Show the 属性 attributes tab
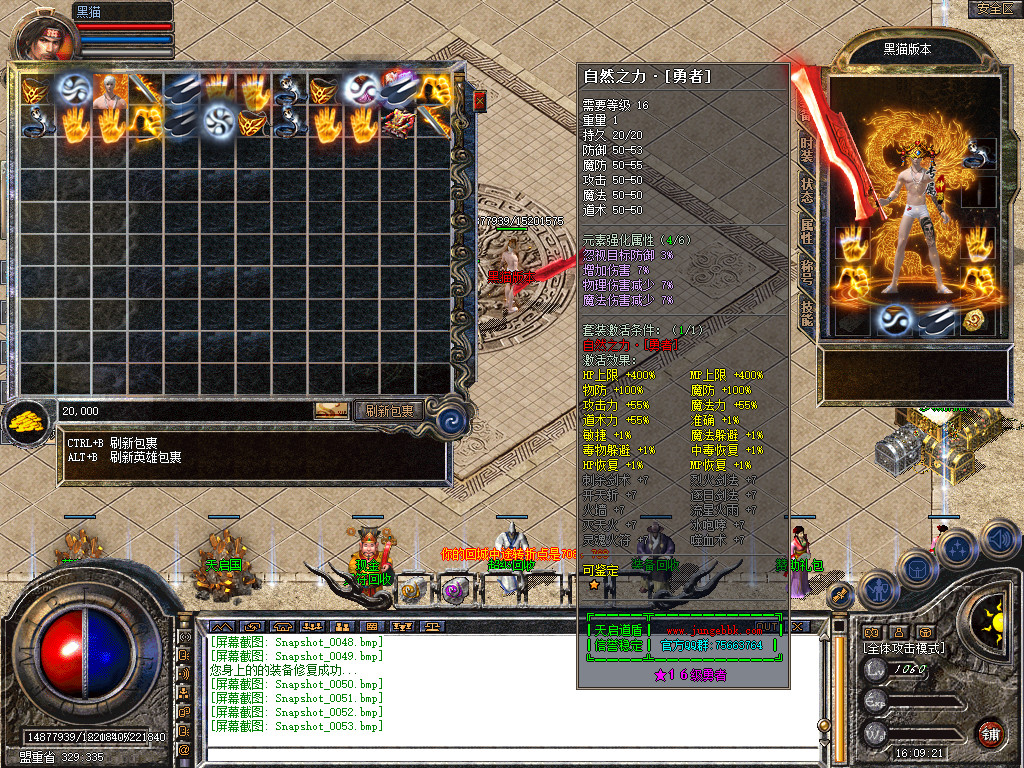The image size is (1024, 768). pos(807,232)
